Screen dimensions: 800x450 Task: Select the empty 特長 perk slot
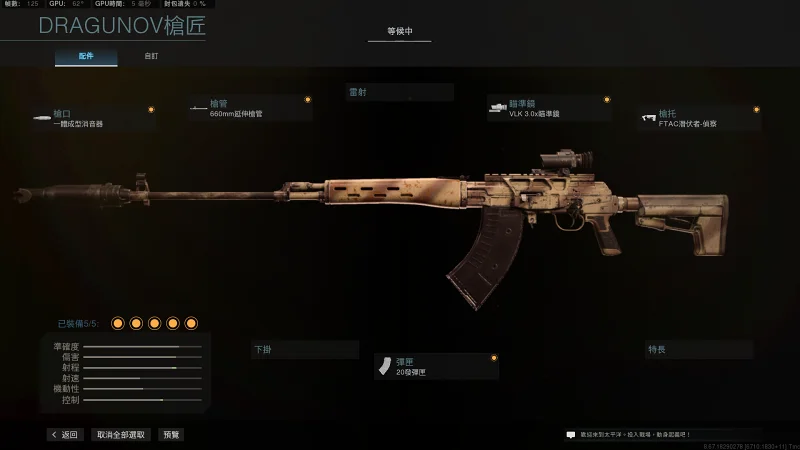point(699,350)
